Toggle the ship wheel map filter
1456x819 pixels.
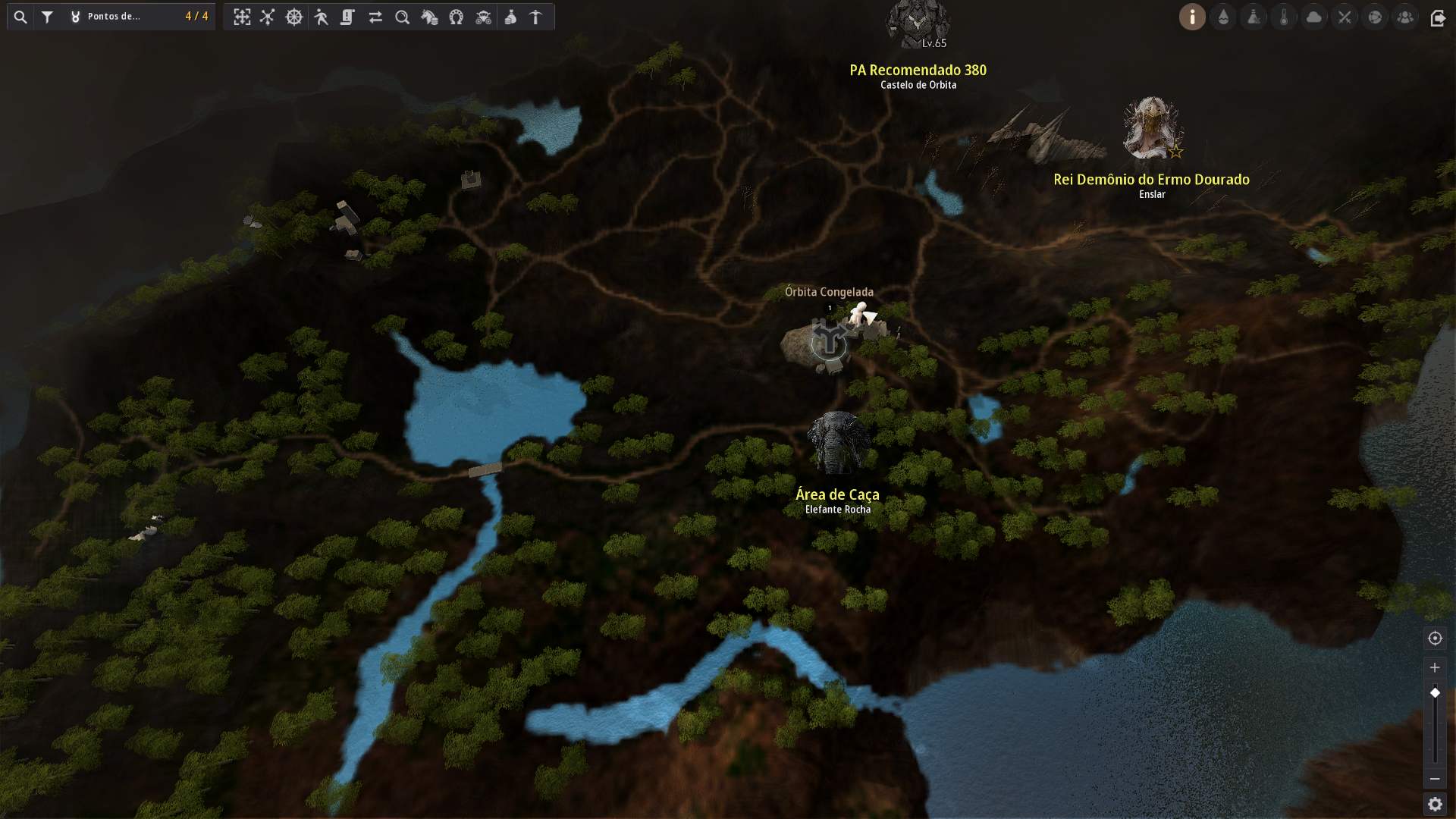(x=294, y=17)
